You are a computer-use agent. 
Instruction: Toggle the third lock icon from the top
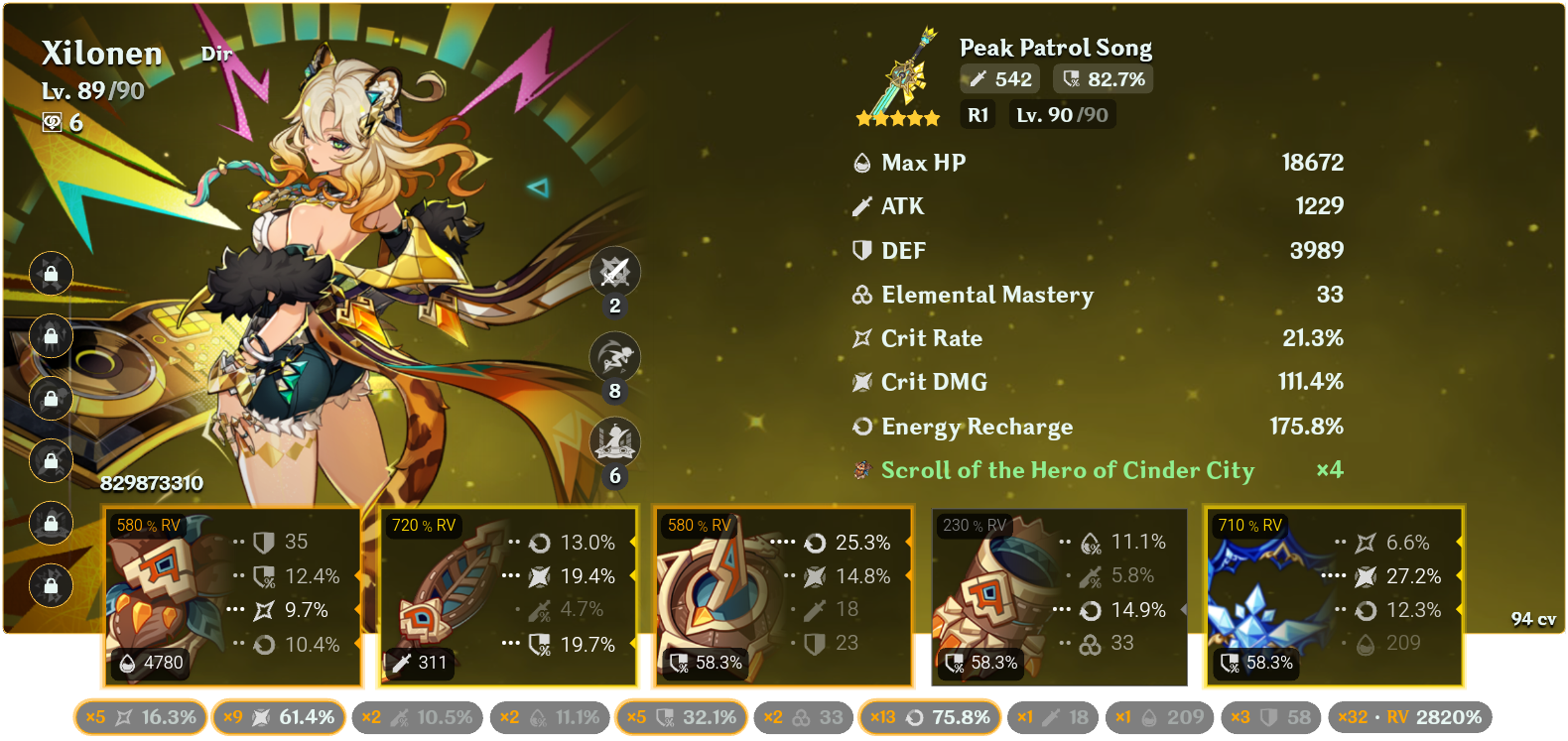click(x=50, y=399)
